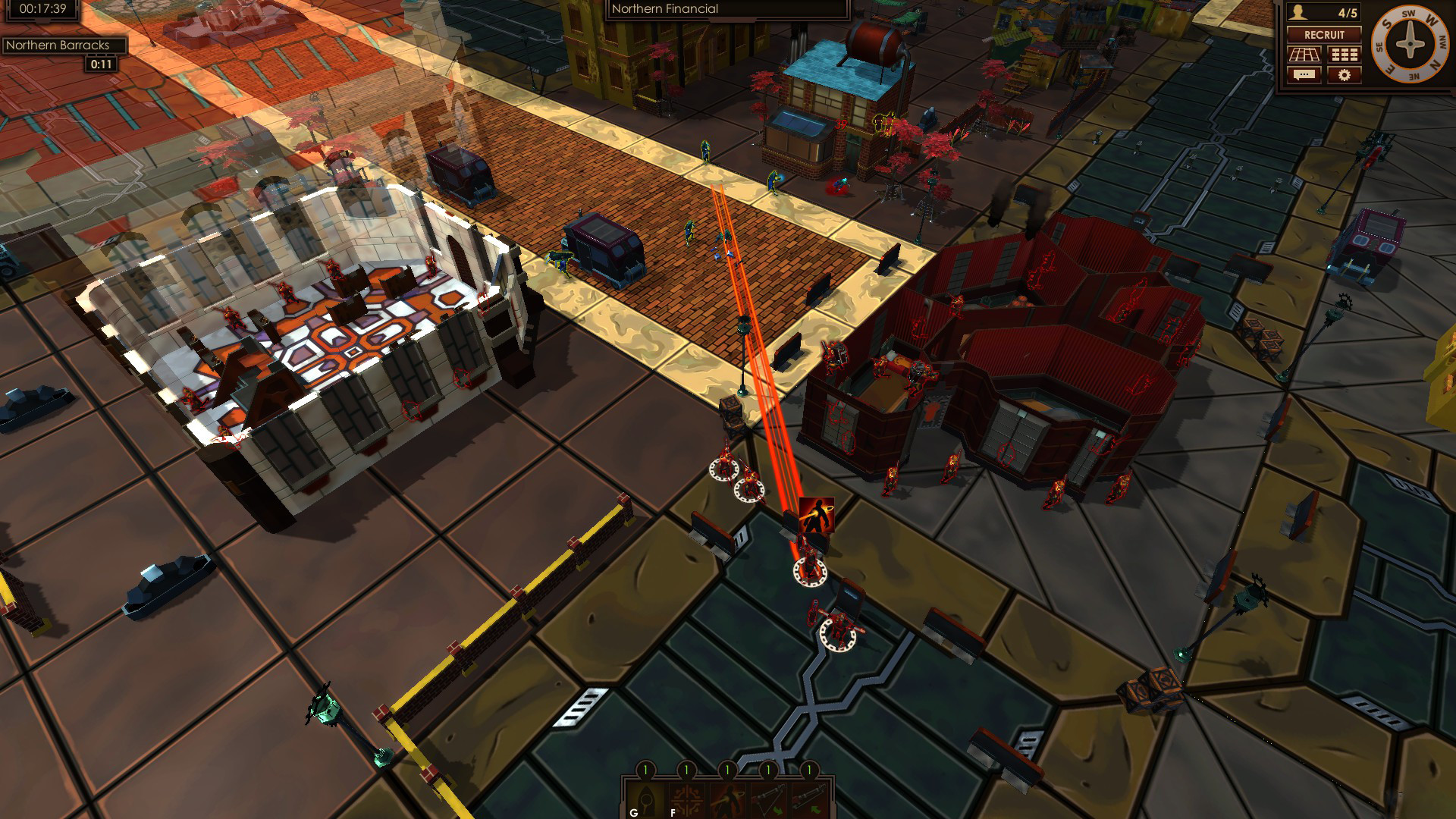This screenshot has height=819, width=1456.
Task: Toggle the highlighted G ability slot off
Action: pos(645,802)
